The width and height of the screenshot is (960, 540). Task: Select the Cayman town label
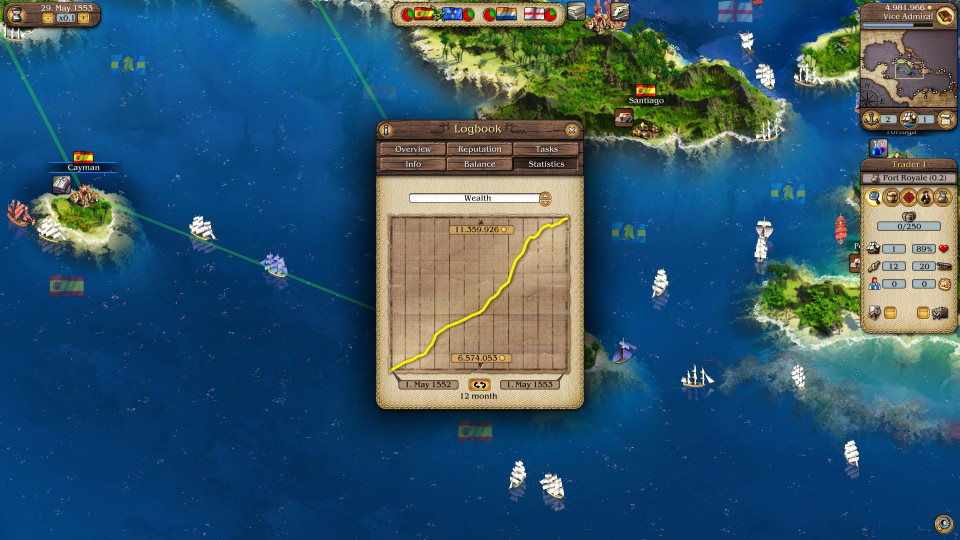84,167
